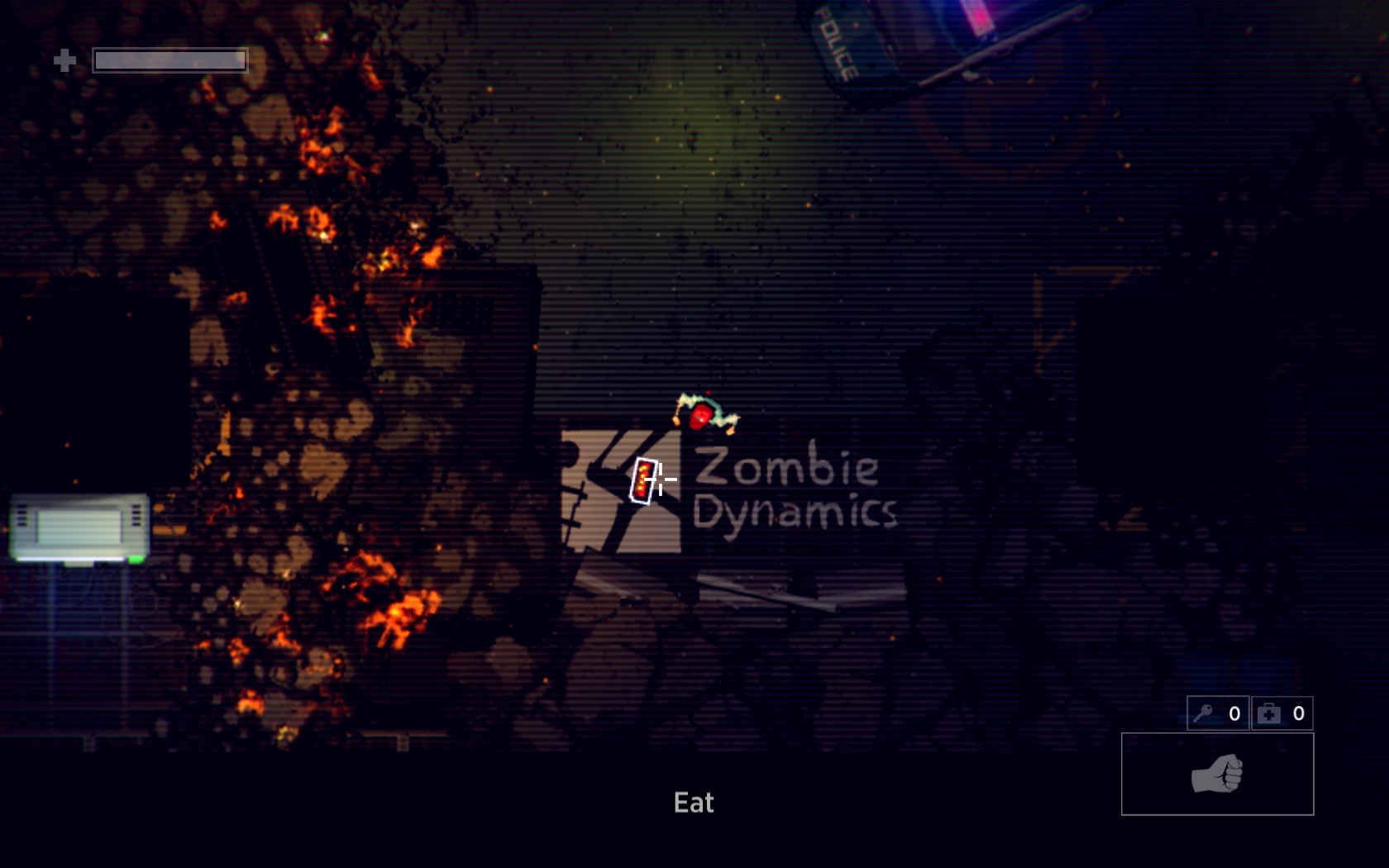1389x868 pixels.
Task: Click the medkit inventory icon
Action: (1269, 713)
